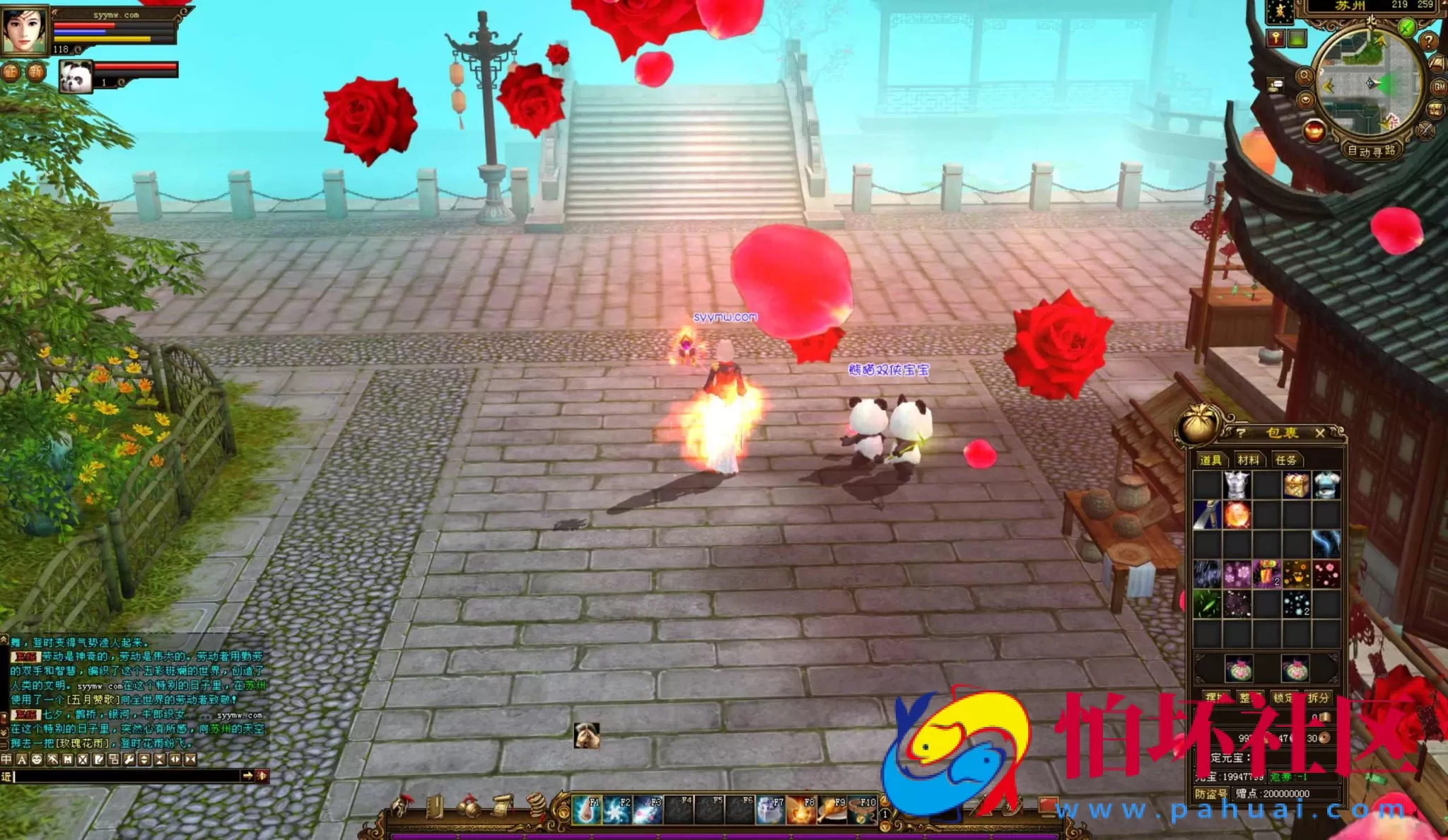Image resolution: width=1448 pixels, height=840 pixels.
Task: Collapse the chat window using the down-arrow icon
Action: tap(4, 732)
